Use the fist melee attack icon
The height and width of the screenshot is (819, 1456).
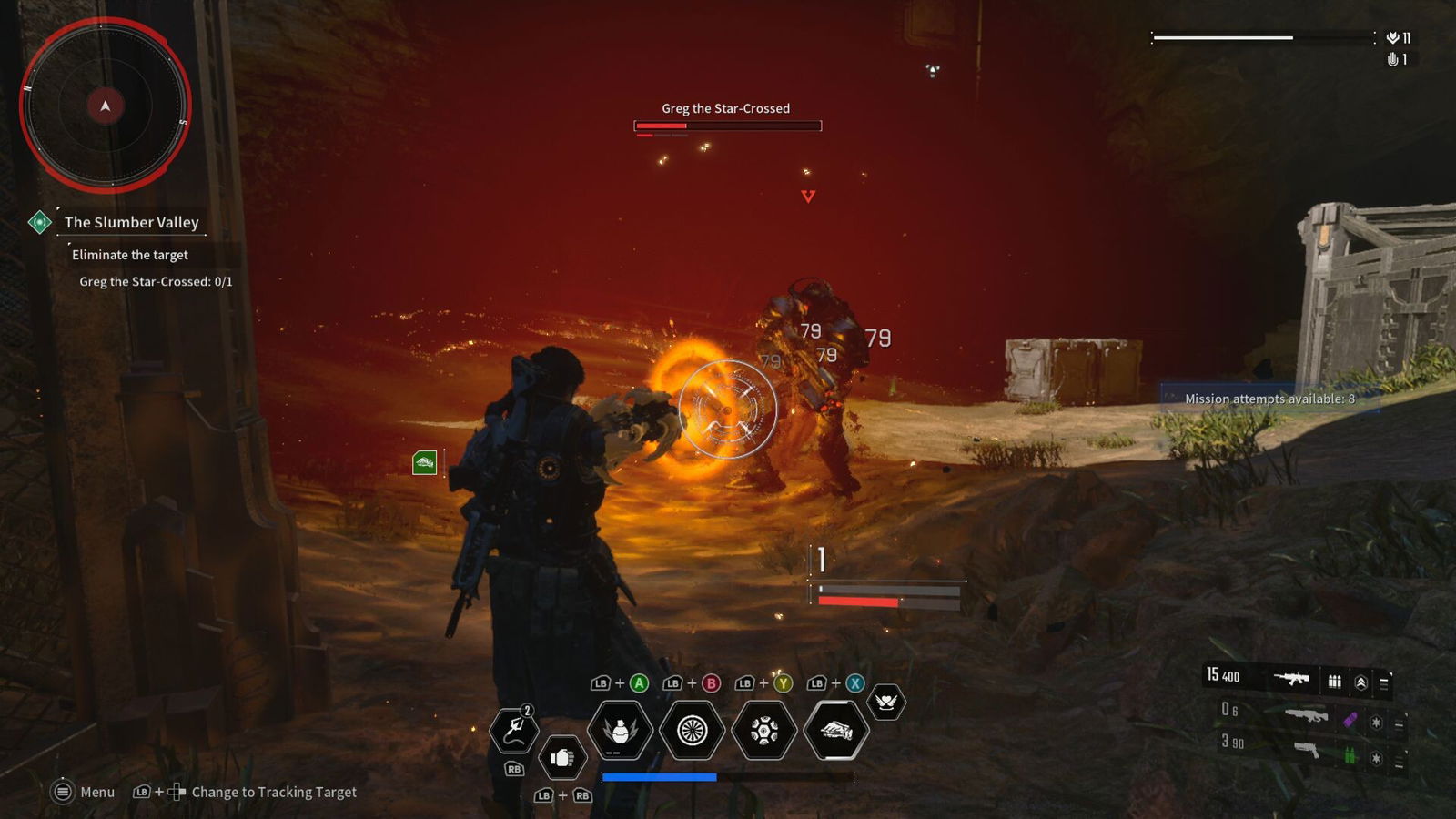pyautogui.click(x=561, y=758)
